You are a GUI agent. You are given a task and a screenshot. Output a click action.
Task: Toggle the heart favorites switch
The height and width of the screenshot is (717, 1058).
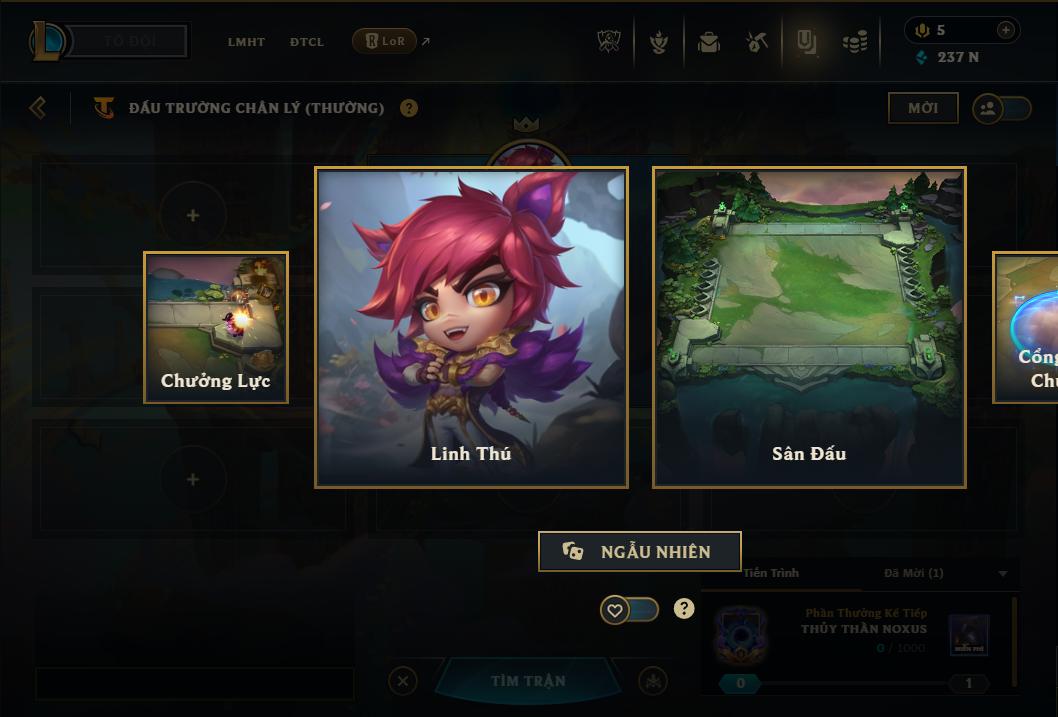click(x=629, y=609)
